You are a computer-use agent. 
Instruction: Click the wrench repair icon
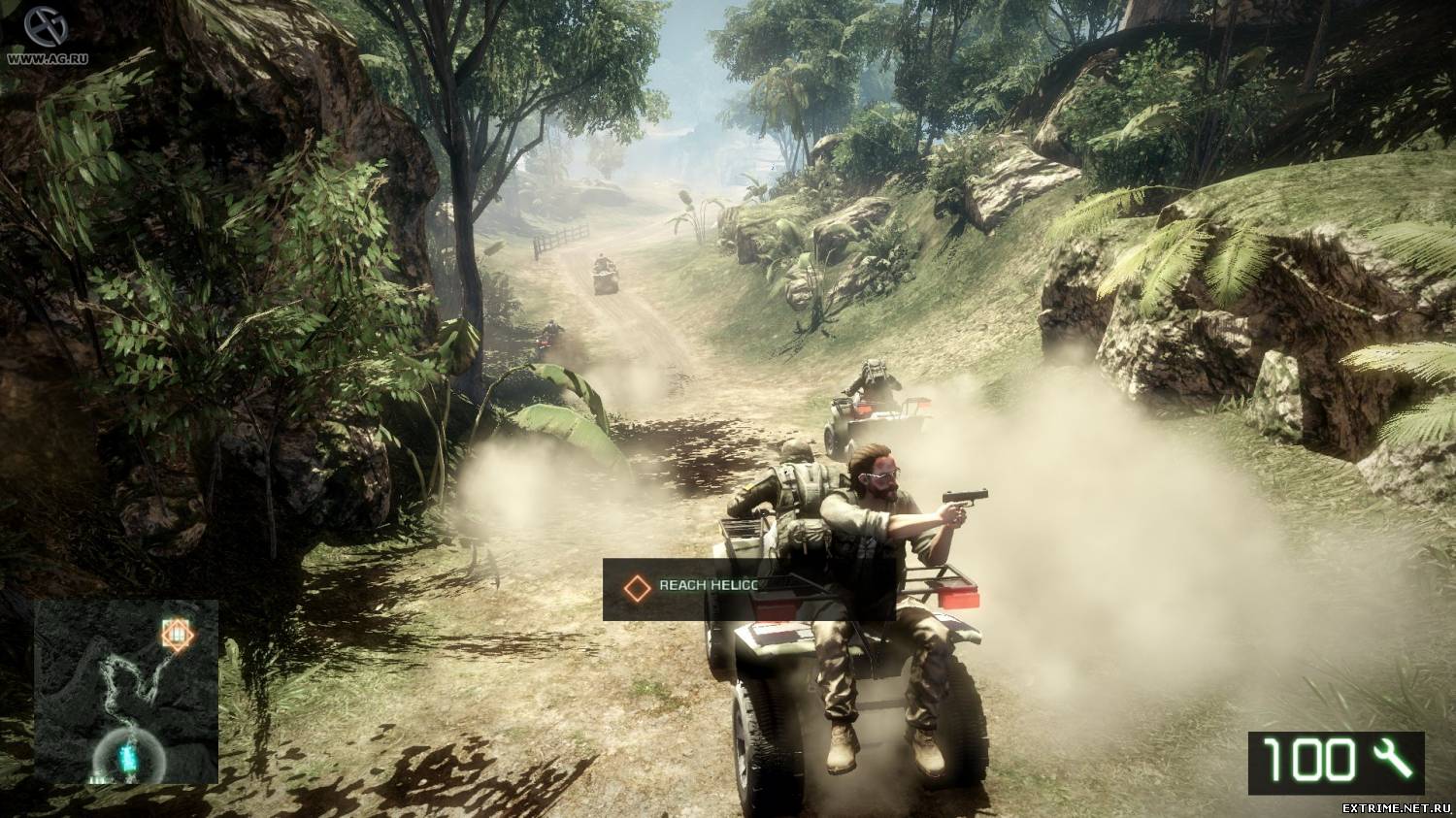tap(1391, 759)
